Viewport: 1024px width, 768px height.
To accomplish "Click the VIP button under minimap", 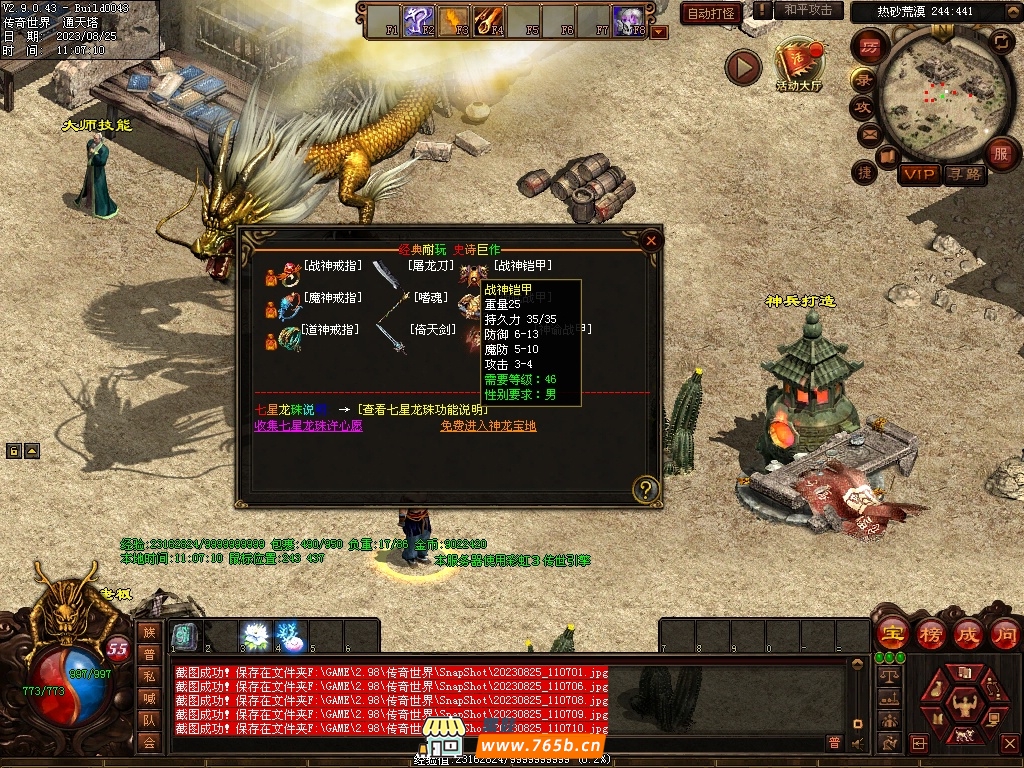I will coord(918,175).
